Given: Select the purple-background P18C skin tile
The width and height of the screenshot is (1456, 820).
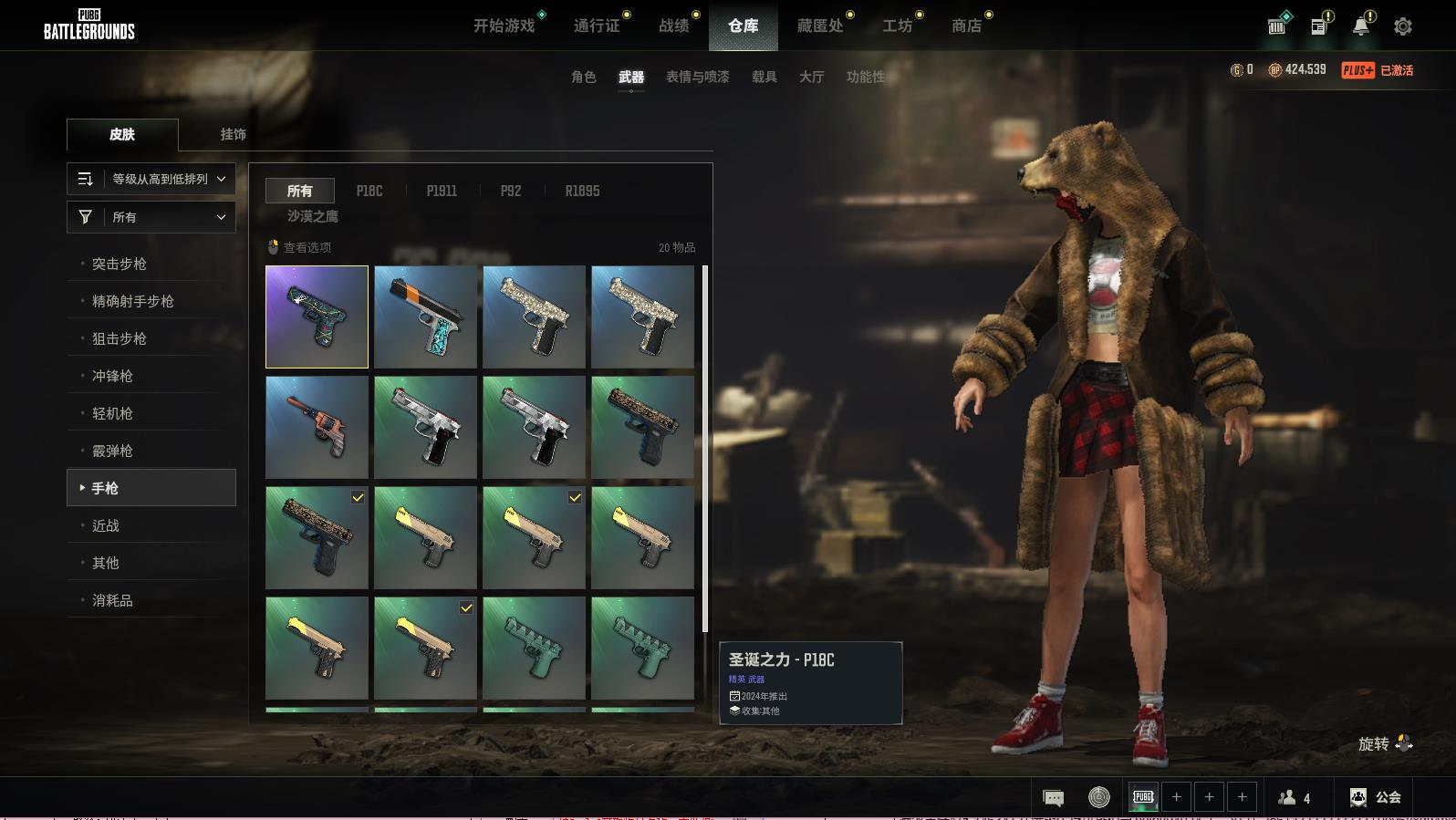Looking at the screenshot, I should pyautogui.click(x=317, y=317).
